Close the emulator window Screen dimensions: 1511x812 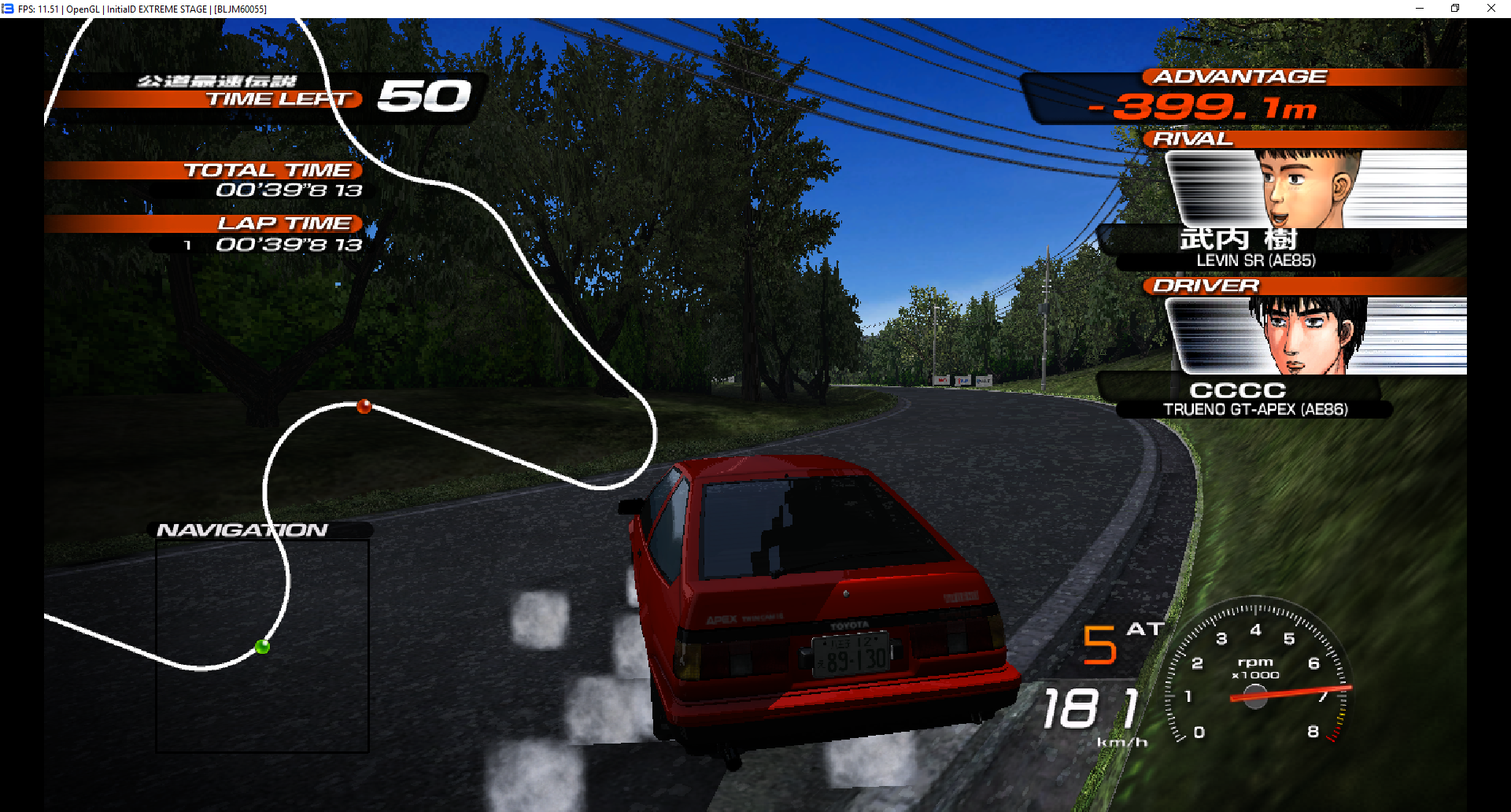pos(1491,9)
